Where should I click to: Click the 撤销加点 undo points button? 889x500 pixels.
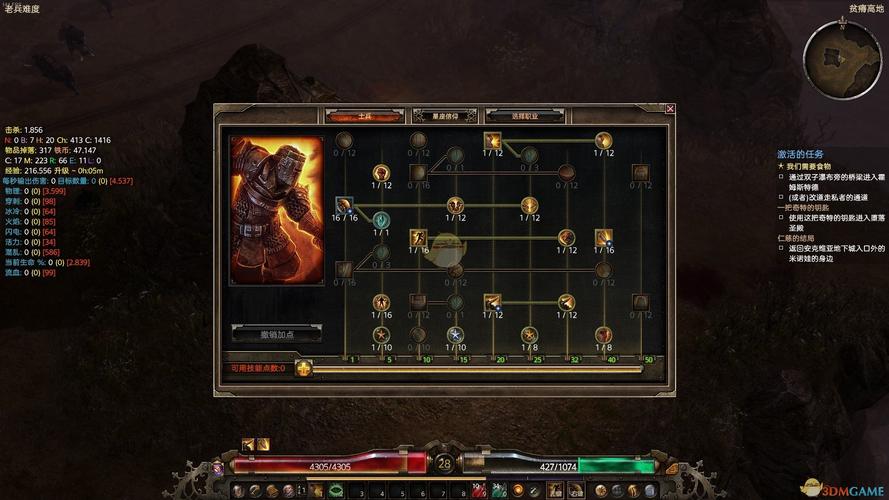pyautogui.click(x=277, y=334)
